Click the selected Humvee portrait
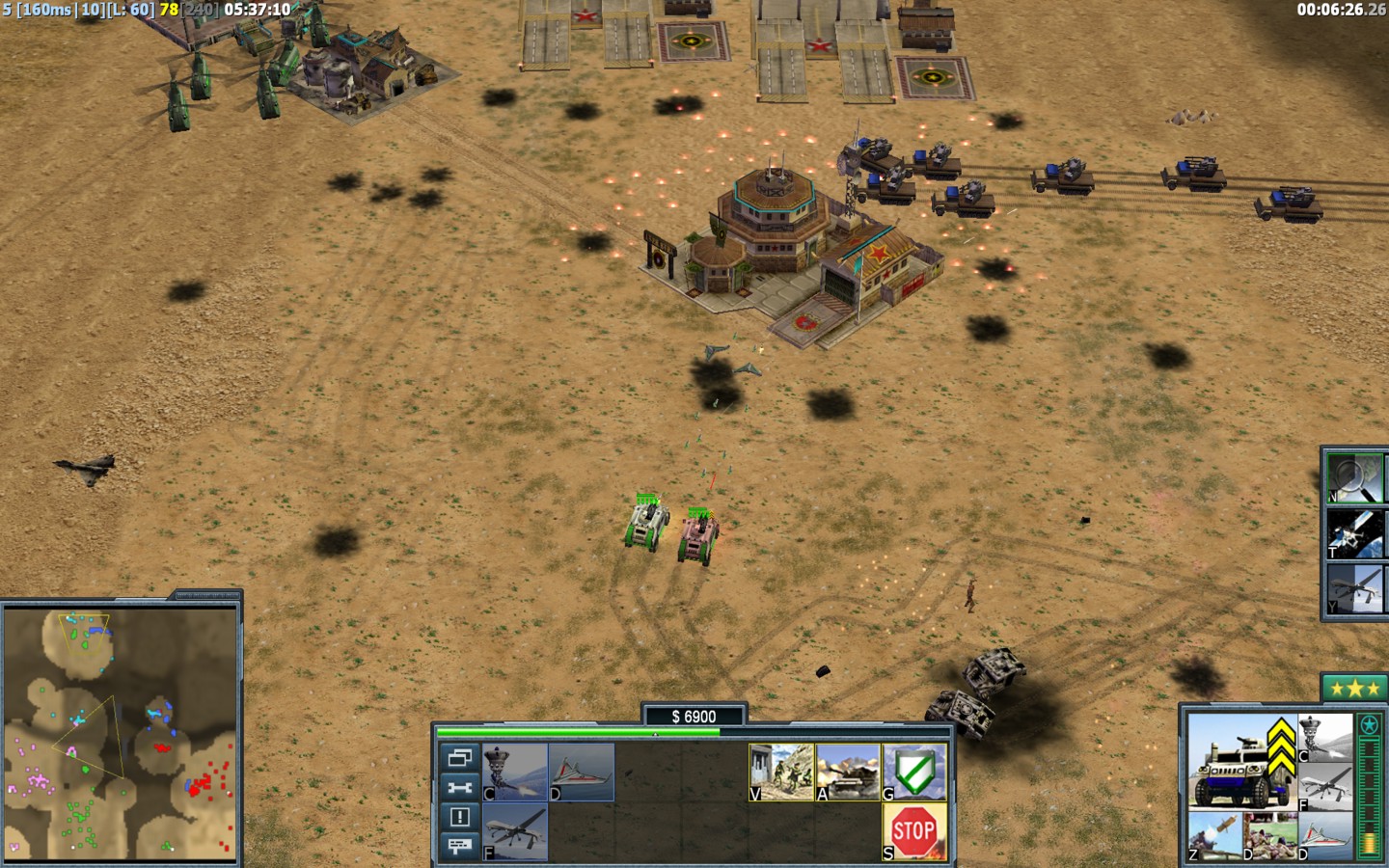Screen dimensions: 1389x868 1238,762
